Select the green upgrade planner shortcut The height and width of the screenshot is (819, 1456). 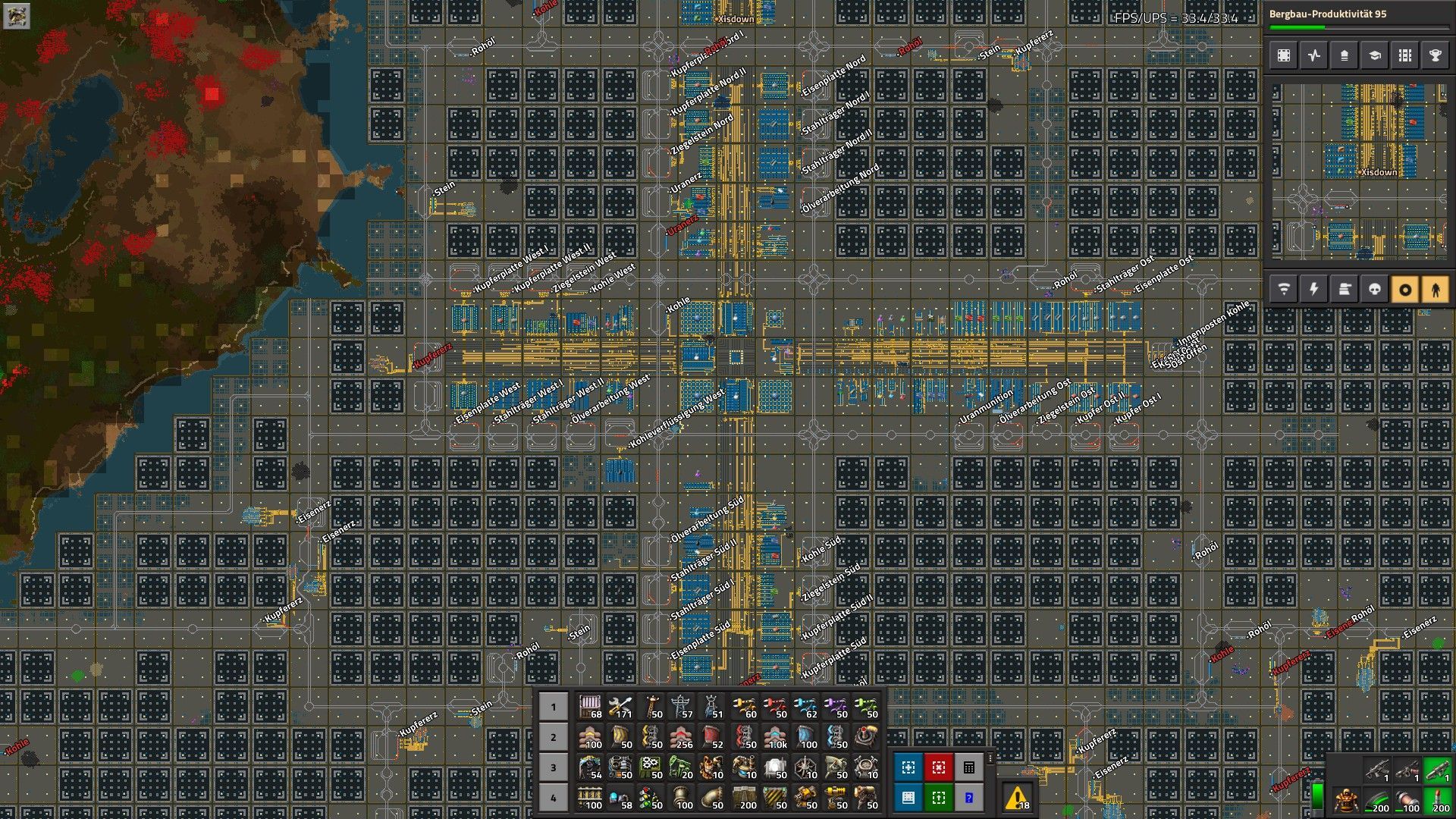click(x=938, y=798)
